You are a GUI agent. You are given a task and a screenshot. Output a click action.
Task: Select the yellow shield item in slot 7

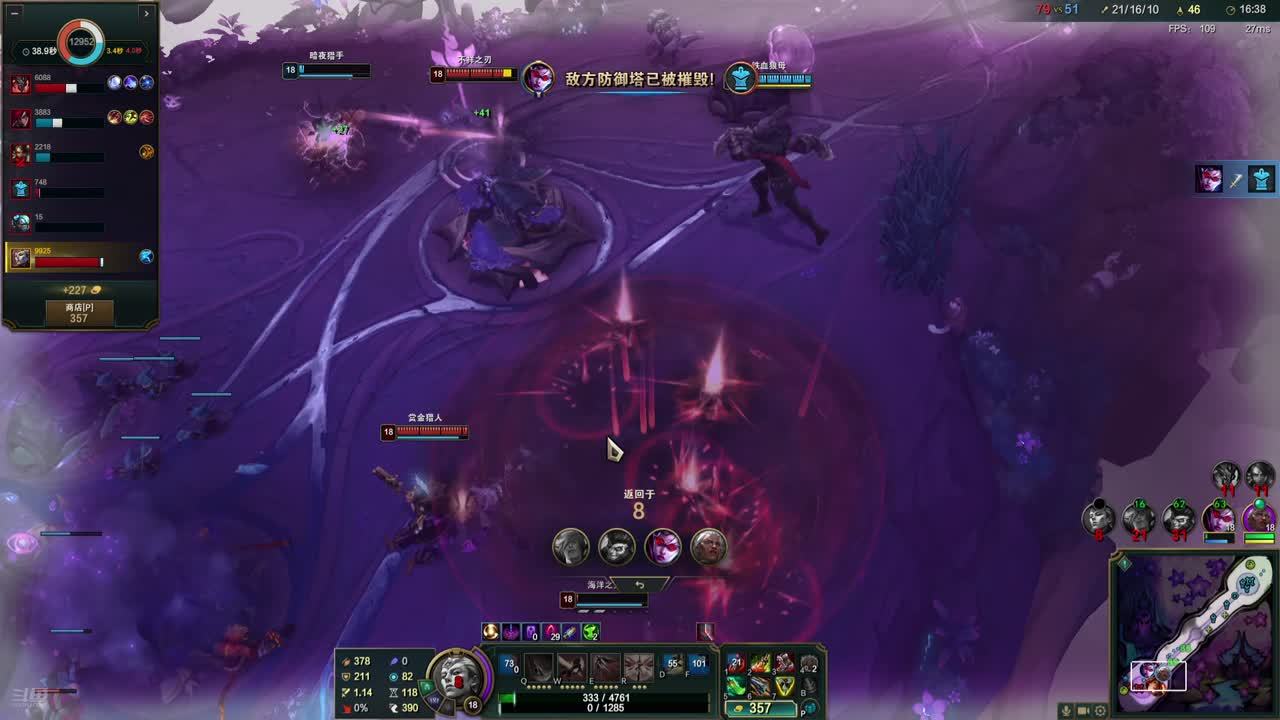coord(785,686)
